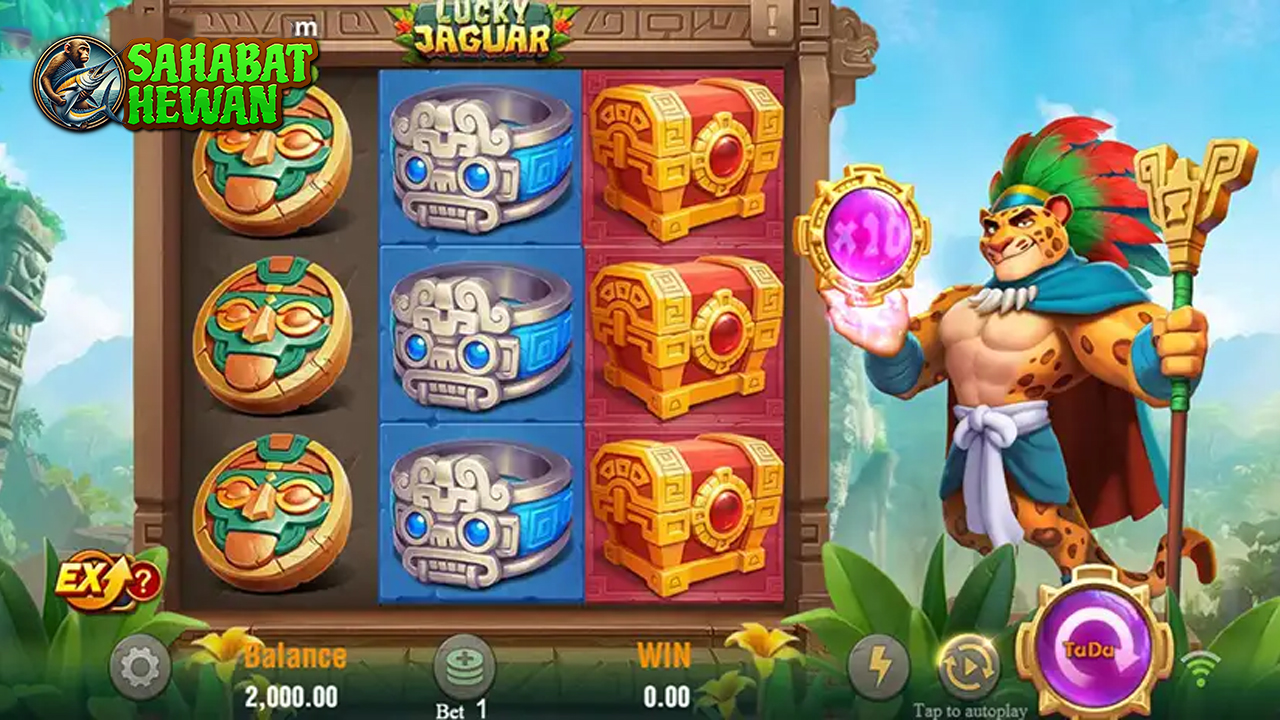
Task: Adjust the bet with the coin stack button
Action: point(464,665)
